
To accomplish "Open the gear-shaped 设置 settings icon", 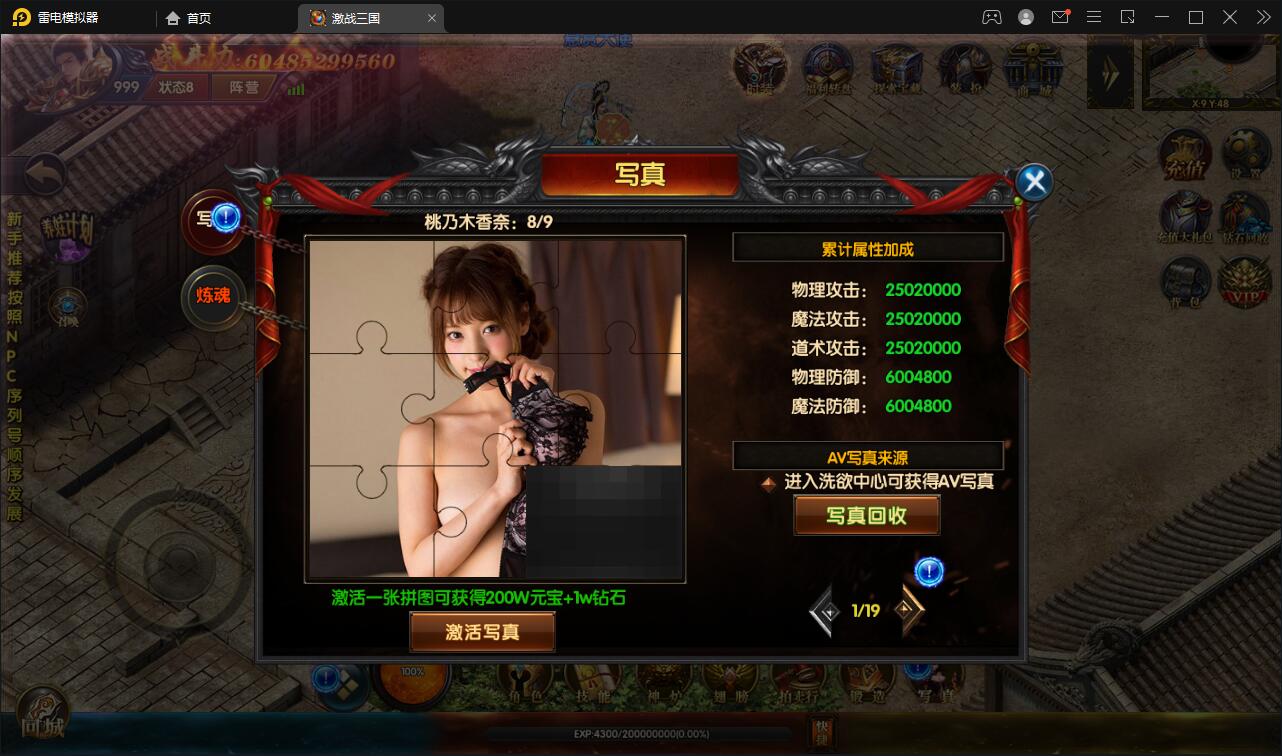I will click(x=1244, y=157).
